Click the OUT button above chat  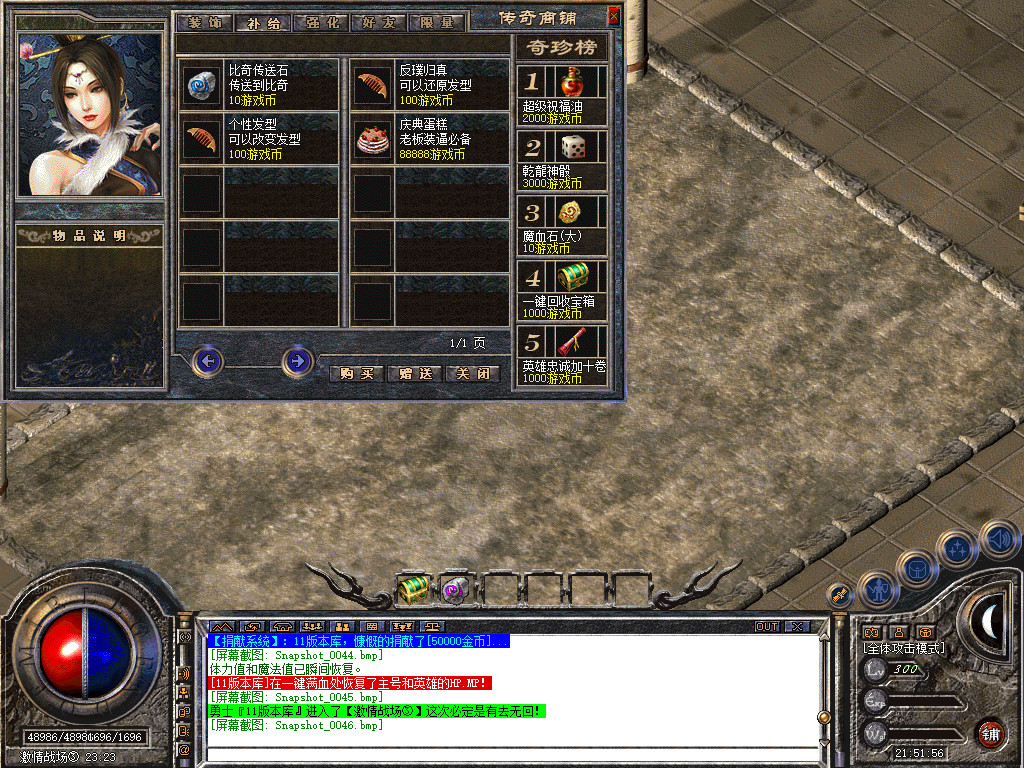[766, 626]
